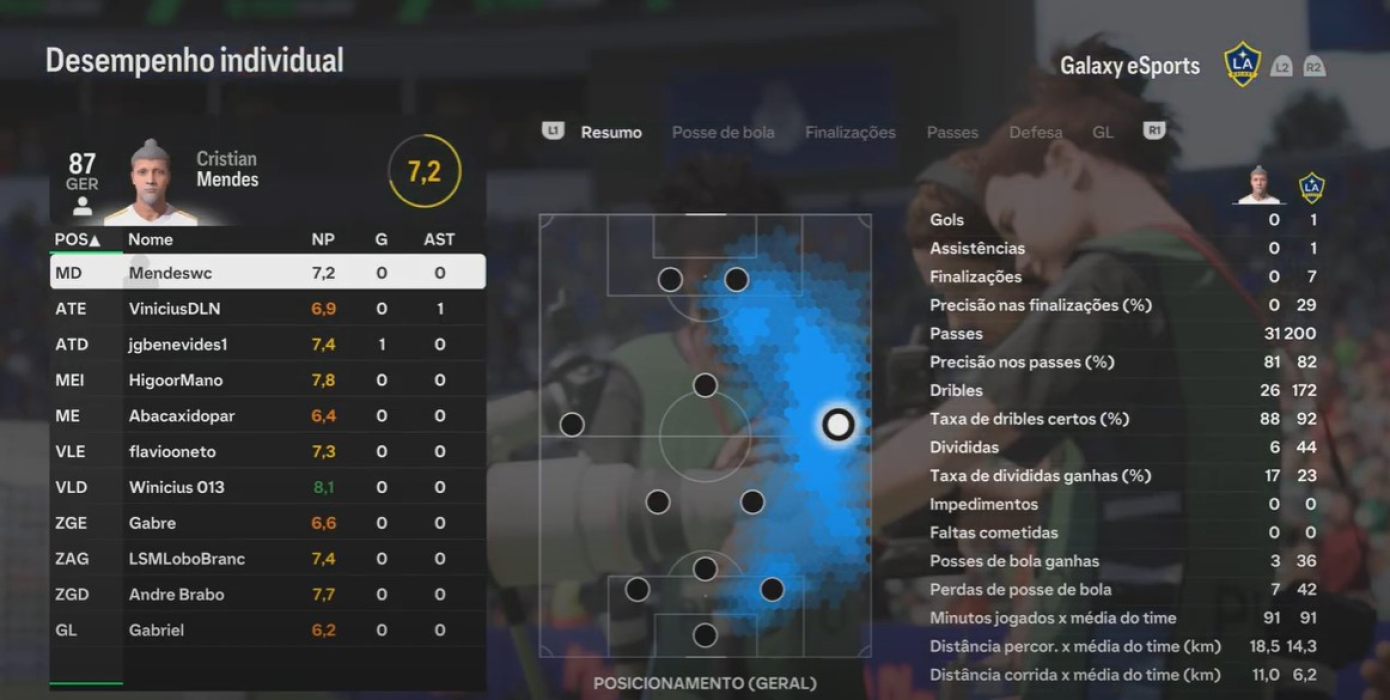Switch to the Defesa tab
The height and width of the screenshot is (700, 1390).
(1035, 132)
